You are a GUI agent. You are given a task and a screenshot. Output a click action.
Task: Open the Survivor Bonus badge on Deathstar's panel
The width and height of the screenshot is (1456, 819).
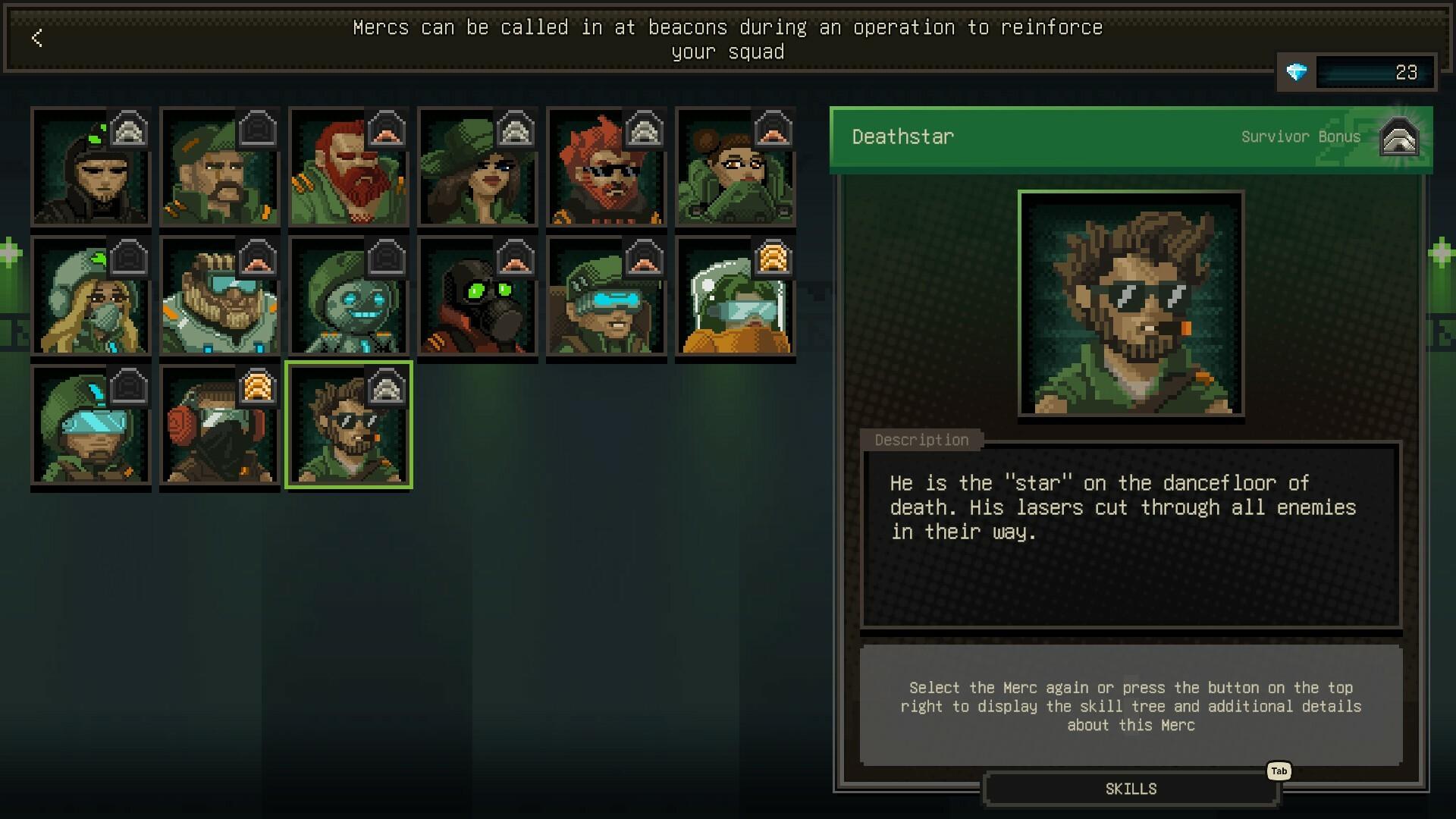click(1399, 137)
